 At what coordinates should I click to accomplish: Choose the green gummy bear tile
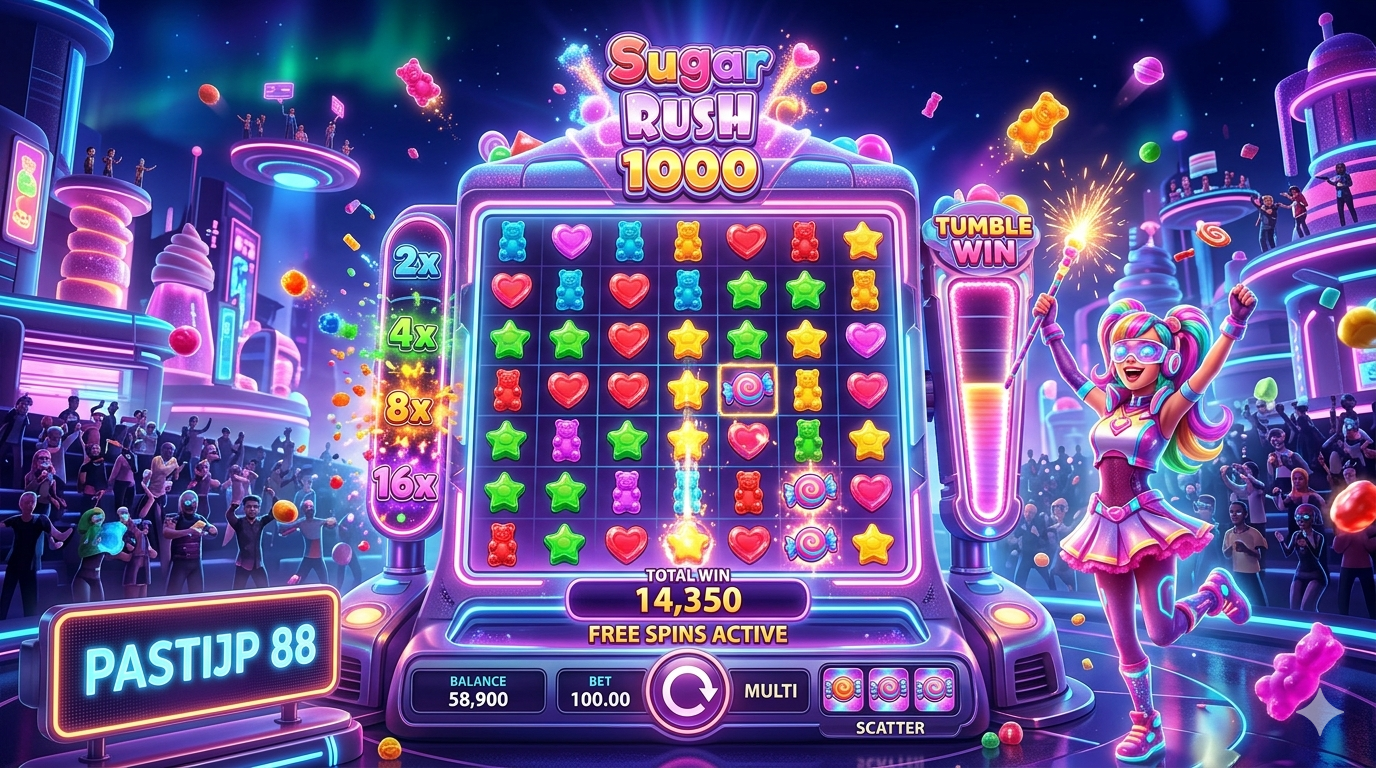806,439
